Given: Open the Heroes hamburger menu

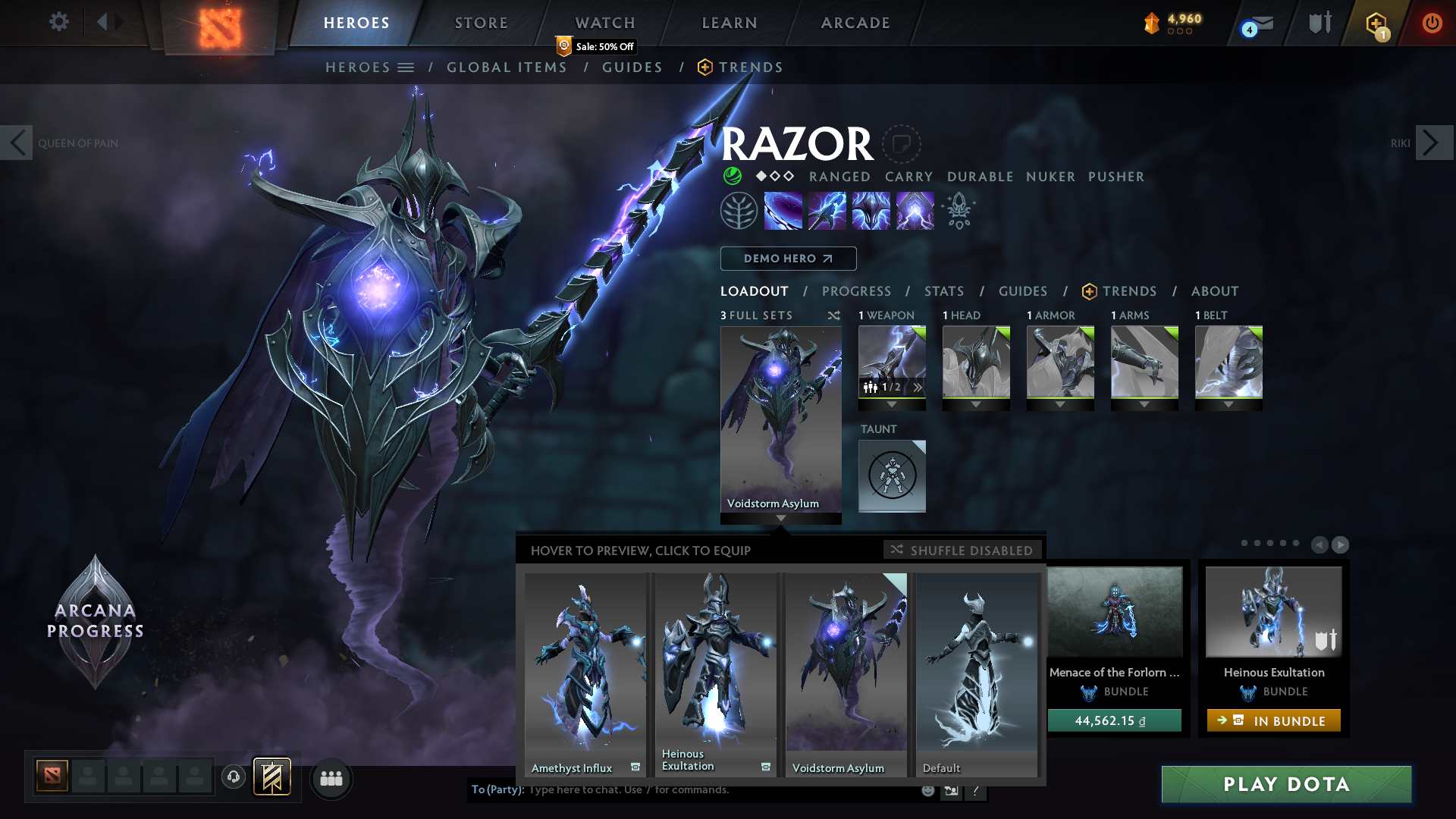Looking at the screenshot, I should tap(407, 67).
